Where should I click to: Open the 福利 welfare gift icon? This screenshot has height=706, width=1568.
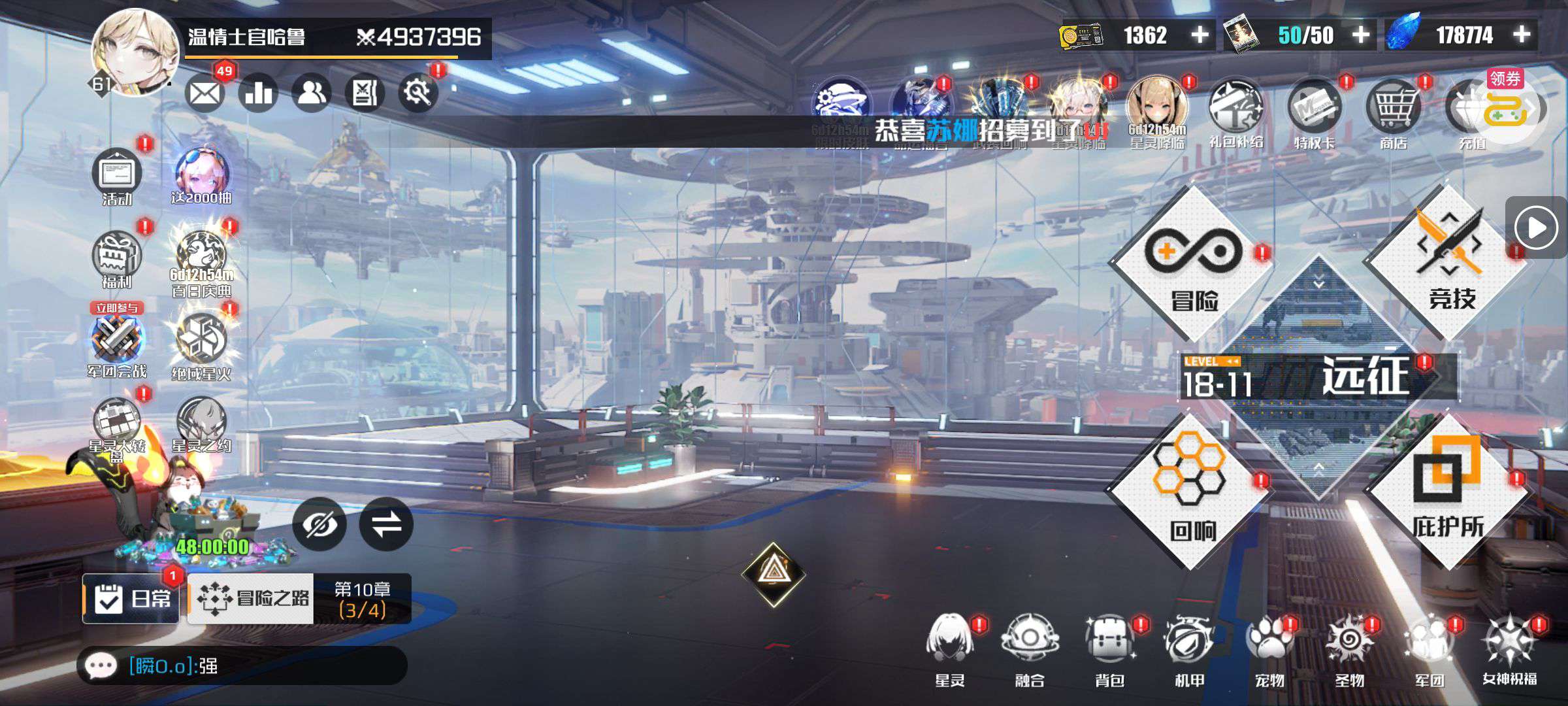[117, 260]
